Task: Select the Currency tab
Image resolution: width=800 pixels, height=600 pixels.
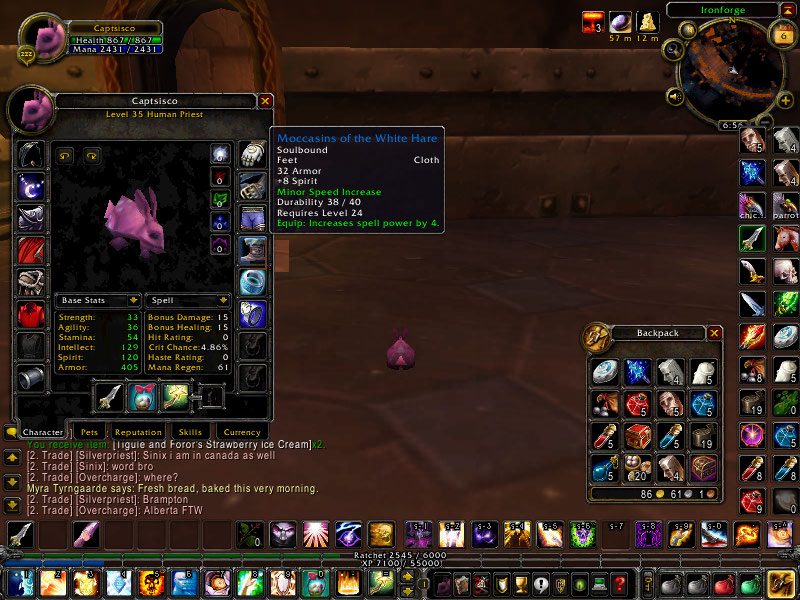Action: pyautogui.click(x=242, y=432)
